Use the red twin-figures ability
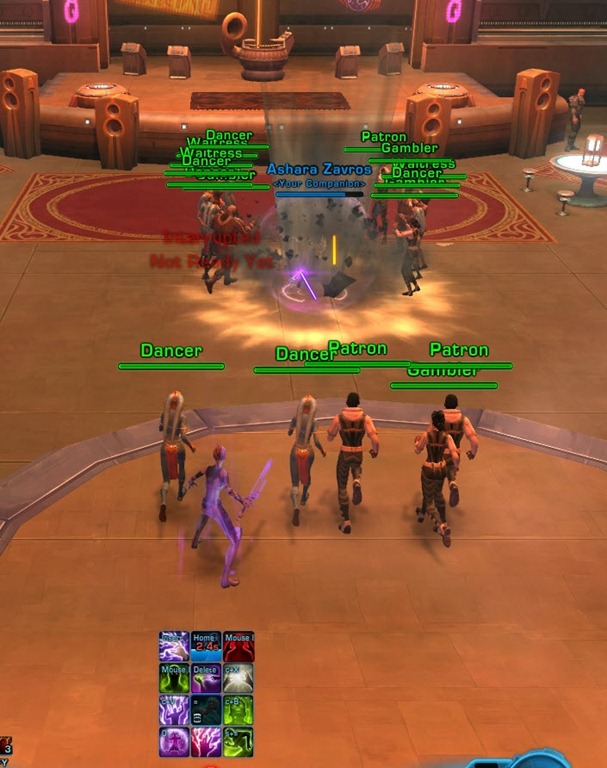Viewport: 607px width, 768px height. point(238,647)
